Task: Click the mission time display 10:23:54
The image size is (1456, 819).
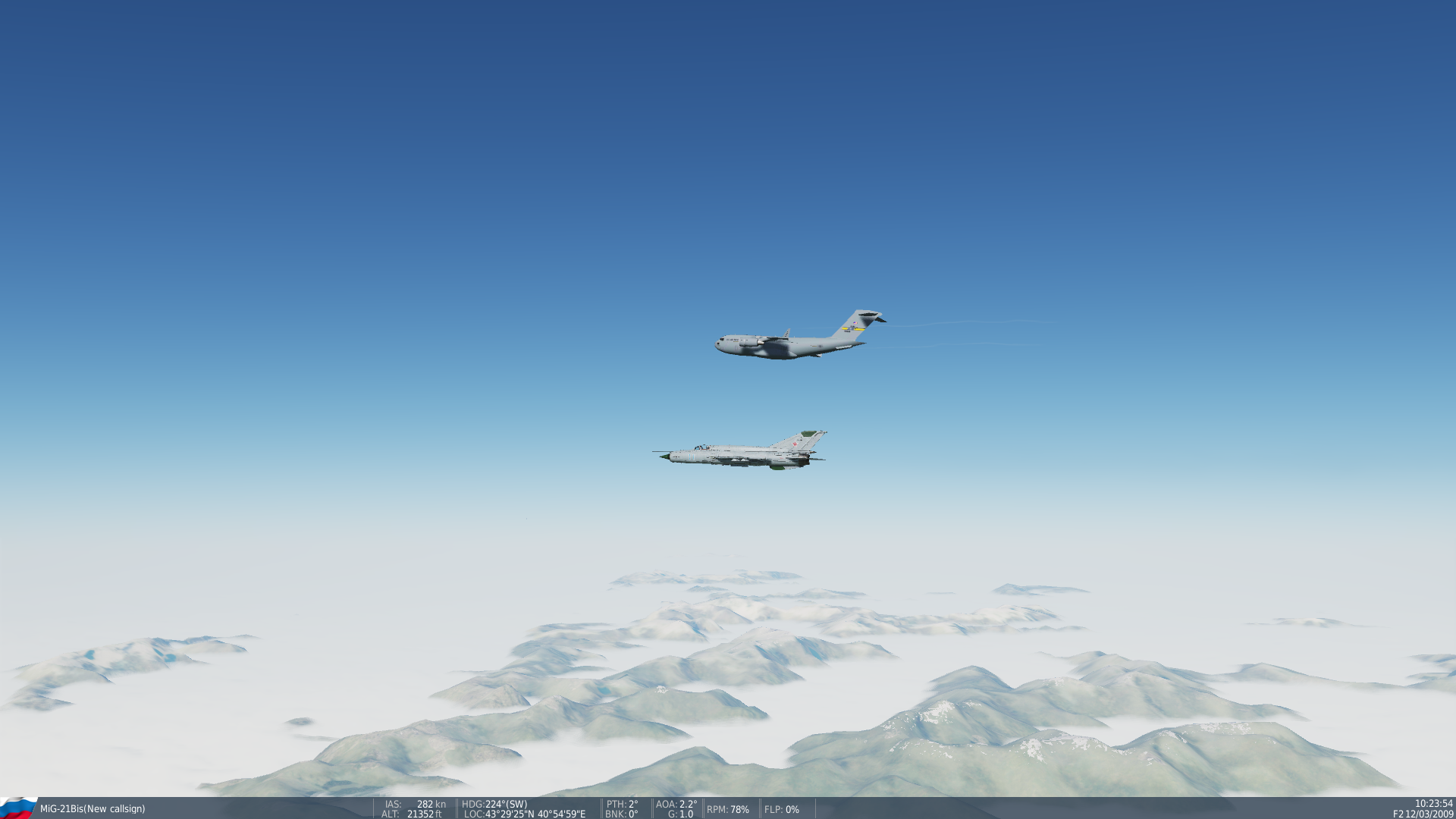Action: pos(1426,803)
